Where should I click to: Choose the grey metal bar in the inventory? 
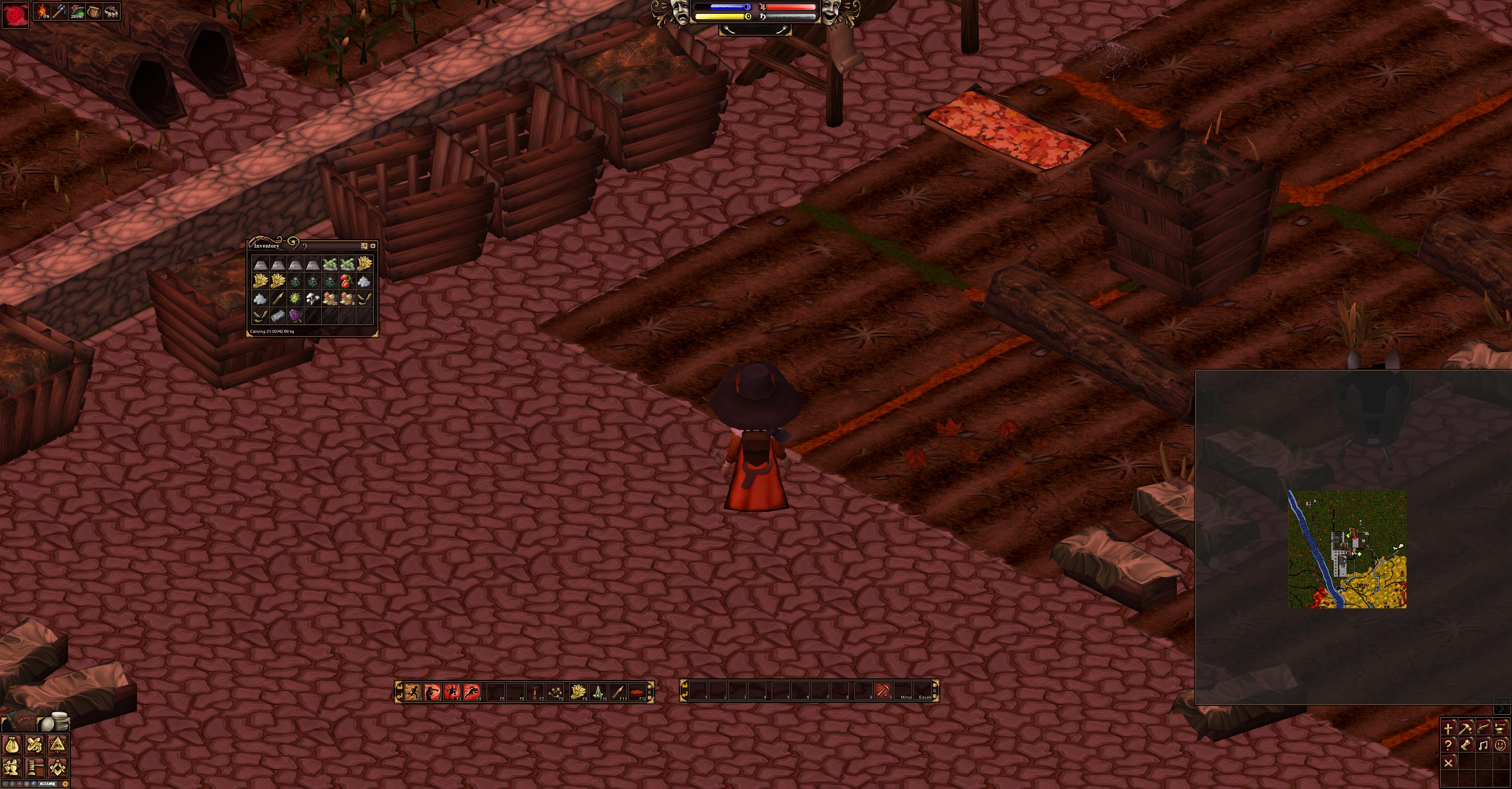coord(278,316)
